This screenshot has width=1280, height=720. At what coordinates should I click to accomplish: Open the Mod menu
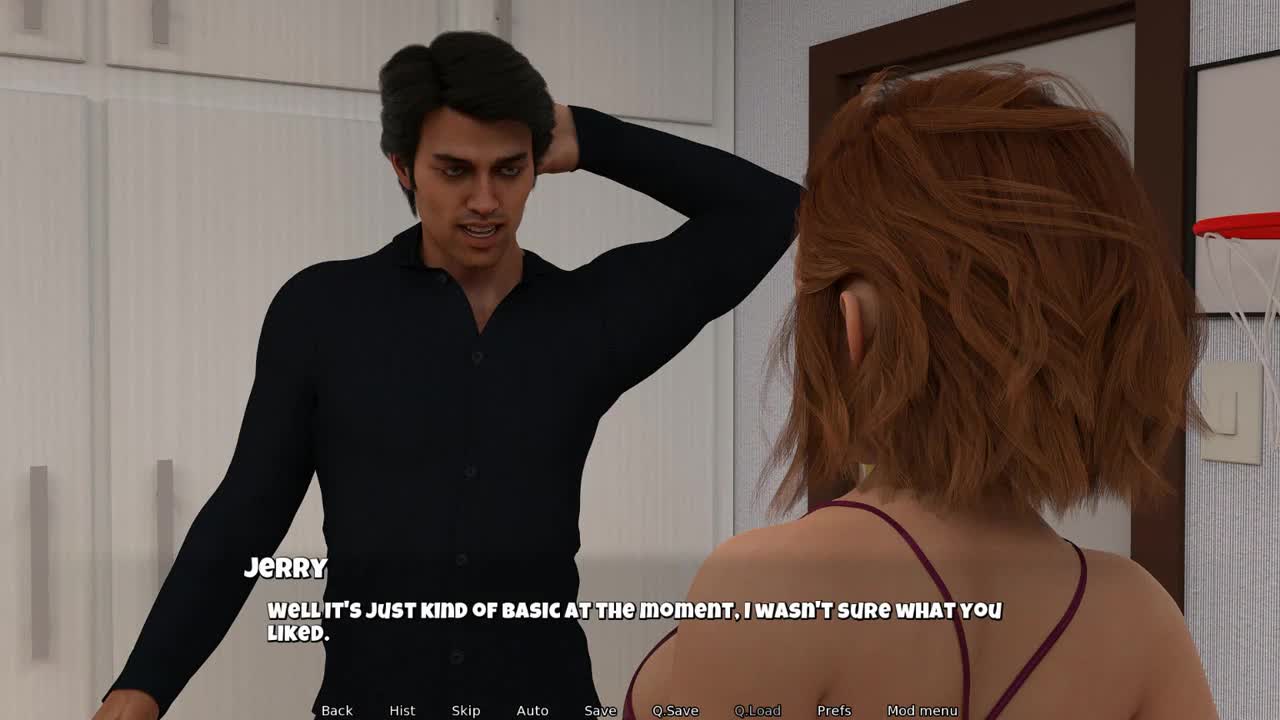[x=922, y=710]
